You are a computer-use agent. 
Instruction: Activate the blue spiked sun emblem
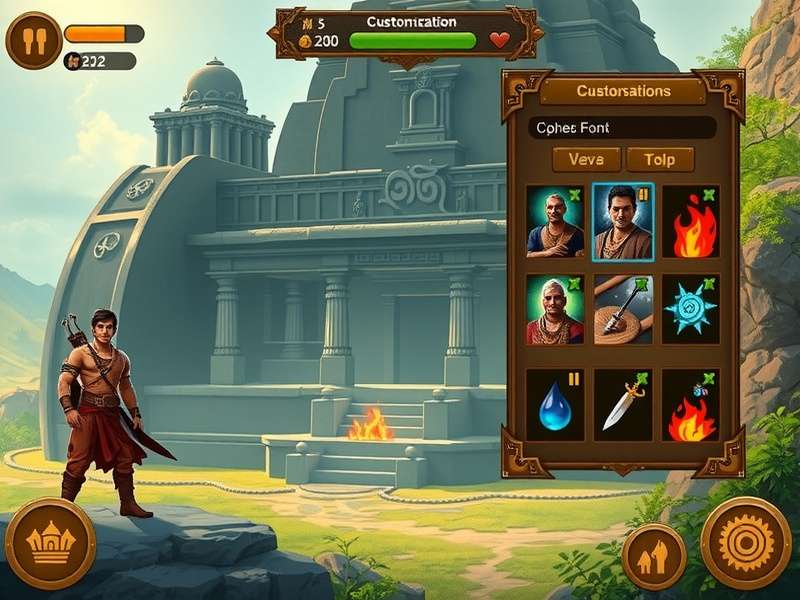(690, 310)
